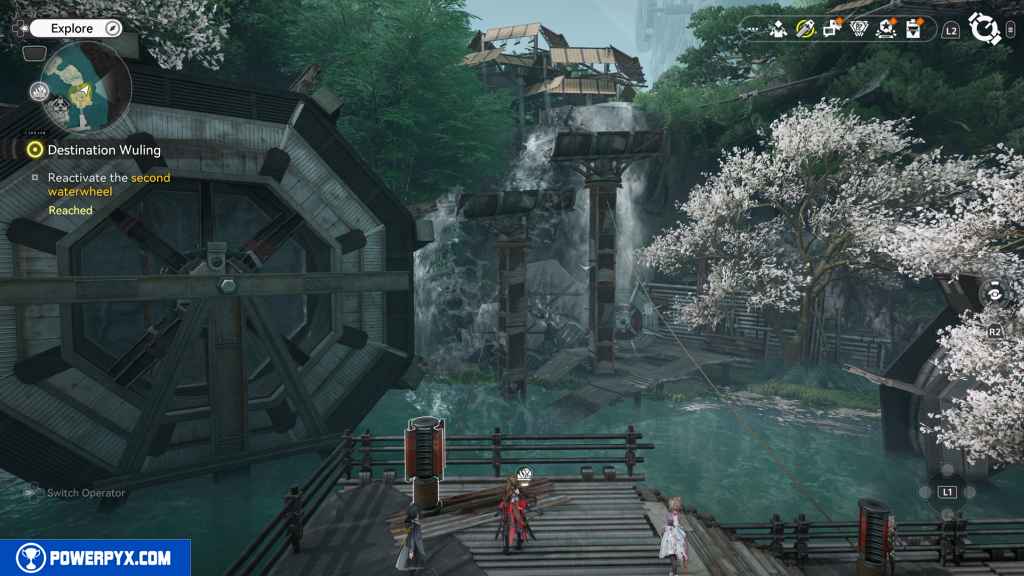This screenshot has width=1024, height=576.
Task: Open the star medal icon
Action: (885, 29)
